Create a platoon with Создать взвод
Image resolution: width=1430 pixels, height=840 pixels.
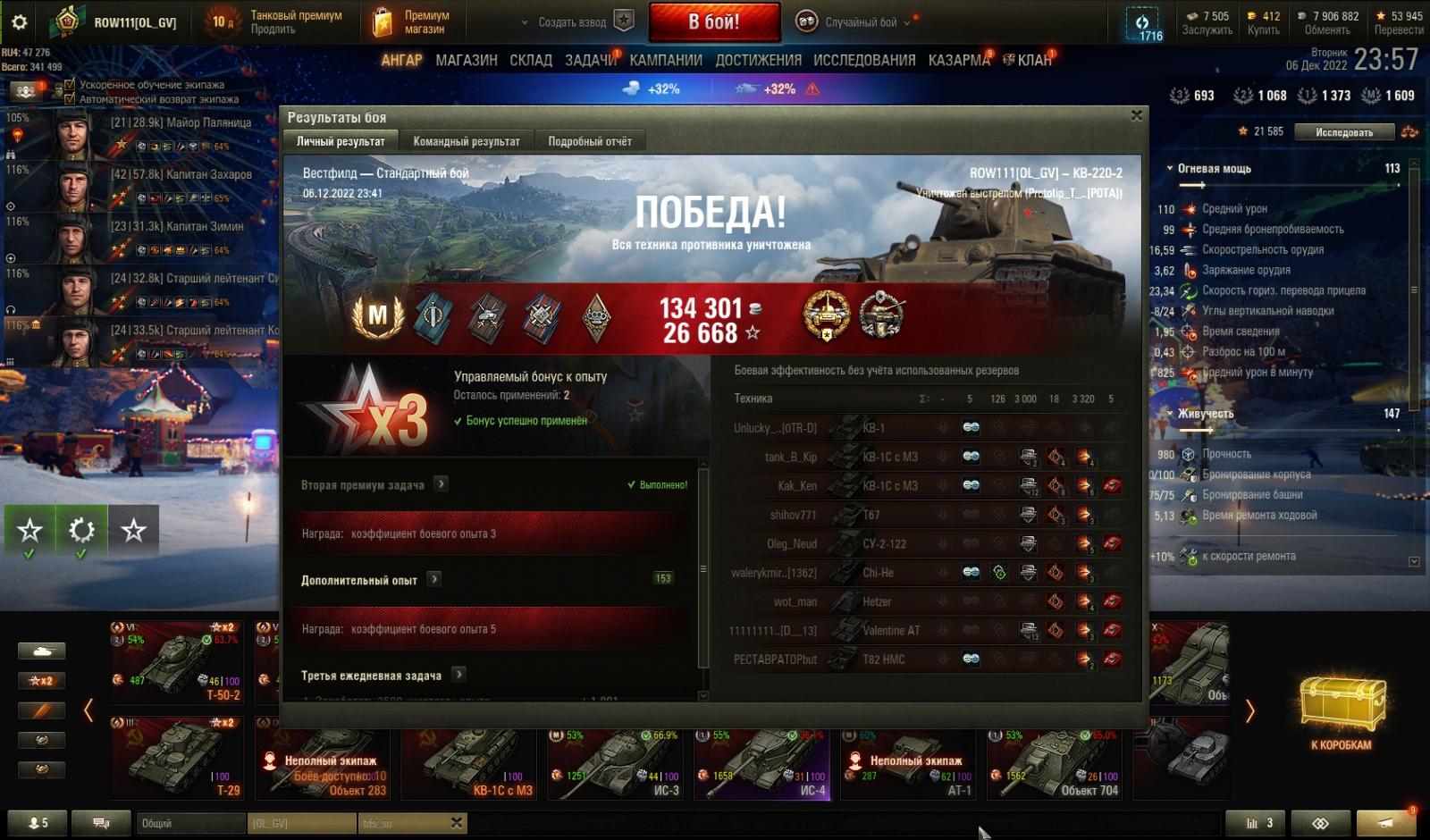(577, 22)
